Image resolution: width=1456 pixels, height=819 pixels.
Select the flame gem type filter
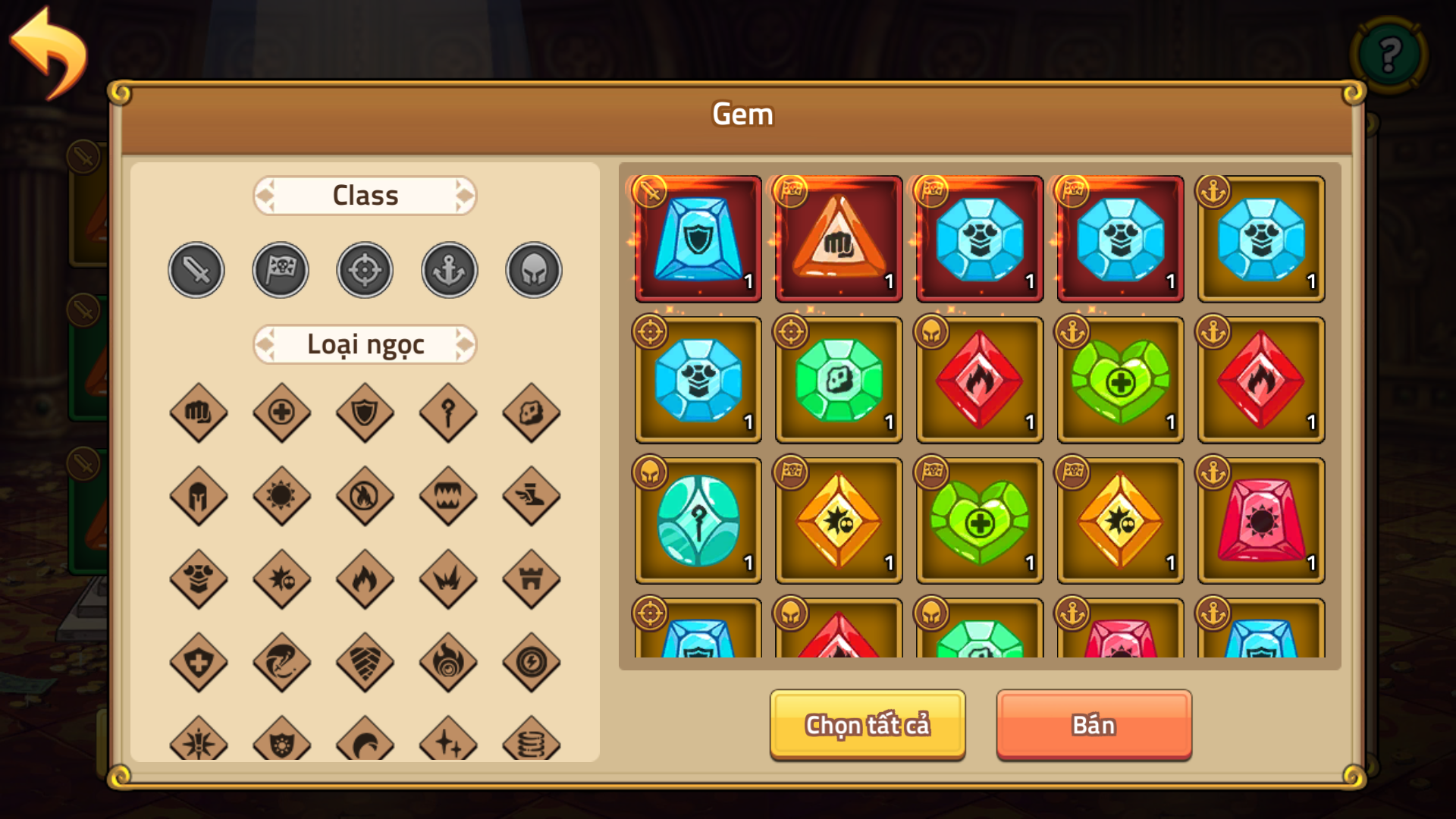click(x=364, y=580)
